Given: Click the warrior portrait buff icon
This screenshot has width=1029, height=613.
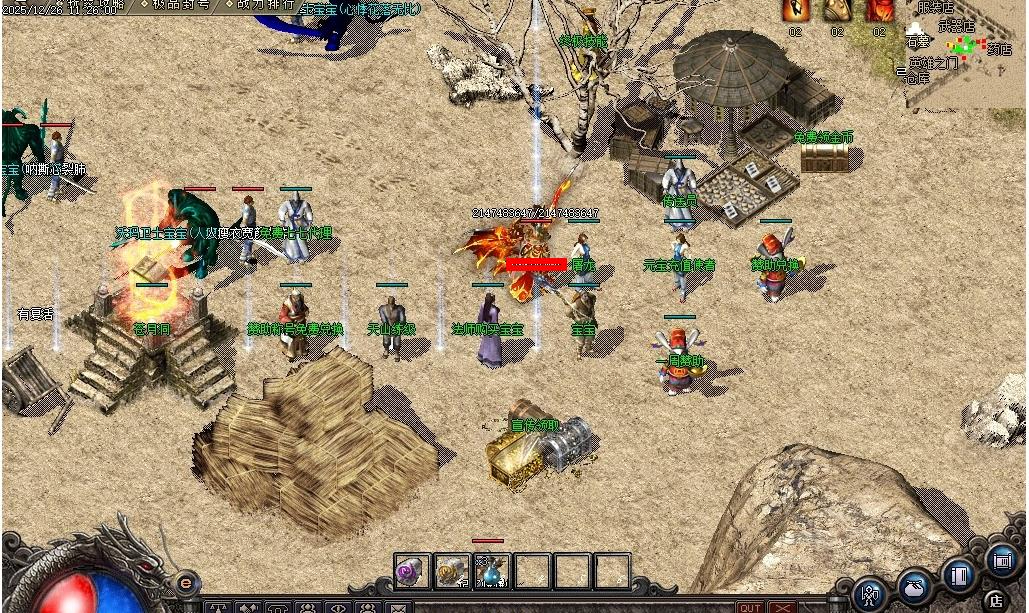Looking at the screenshot, I should point(837,10).
